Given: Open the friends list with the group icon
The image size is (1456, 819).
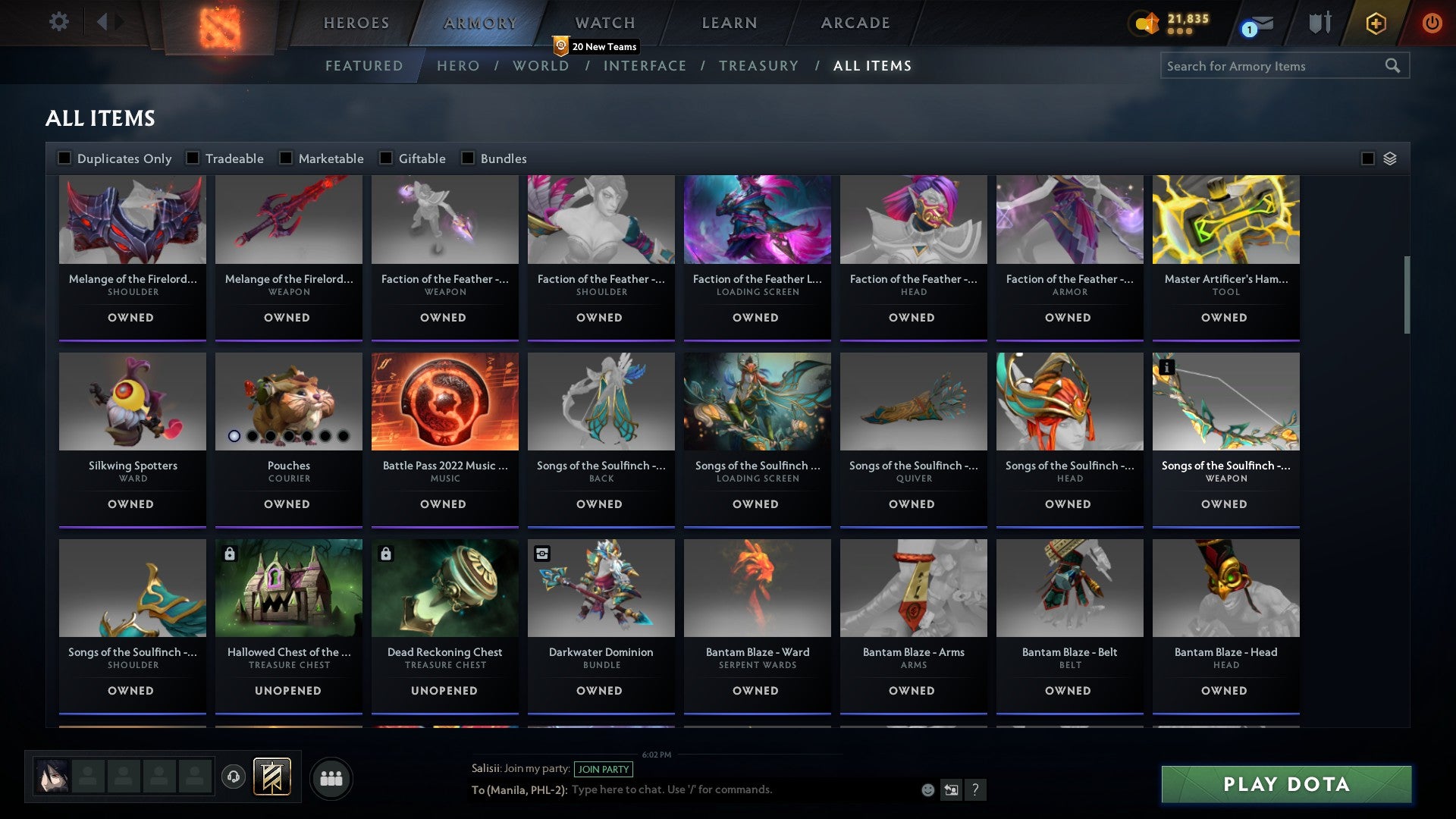Looking at the screenshot, I should click(331, 777).
